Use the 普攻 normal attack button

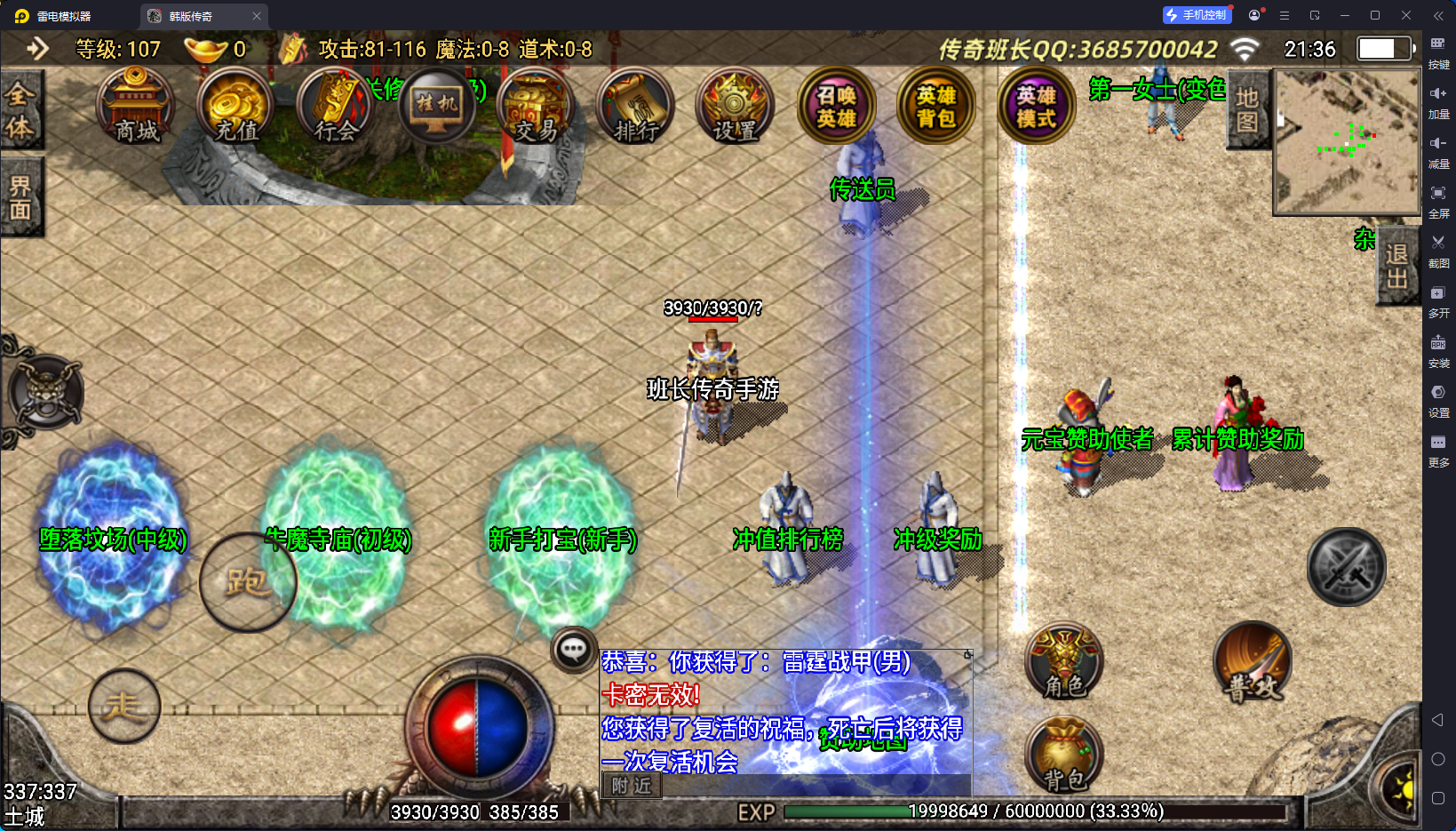[1253, 662]
